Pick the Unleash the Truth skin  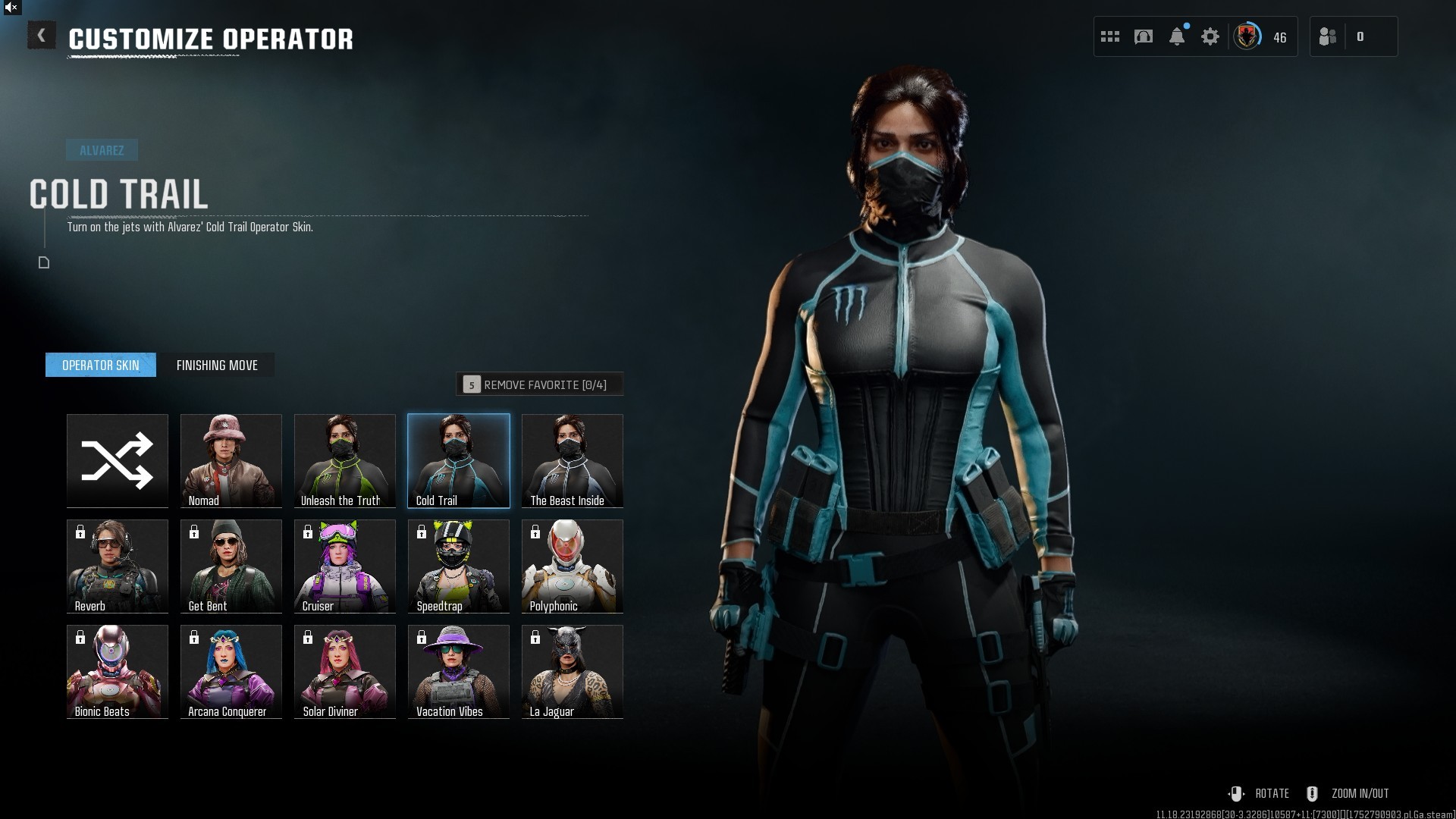click(x=345, y=460)
